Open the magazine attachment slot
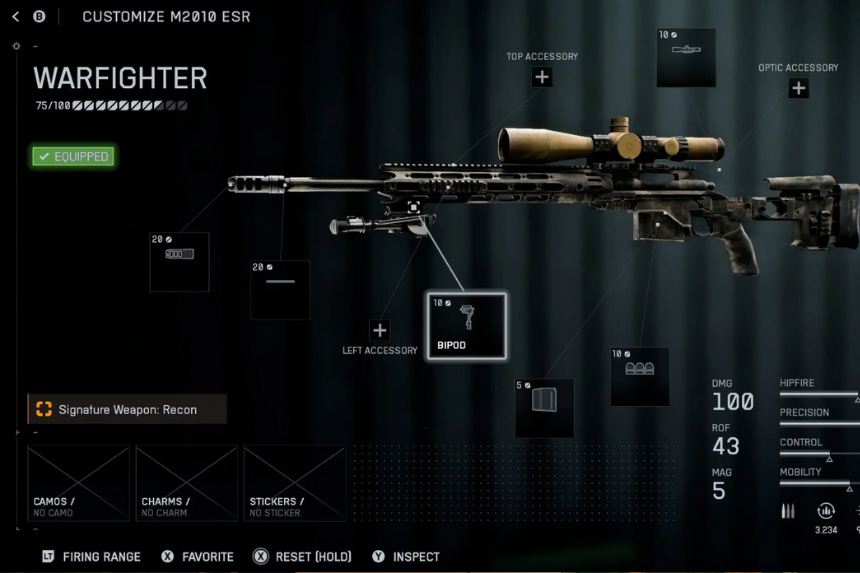Viewport: 860px width, 573px height. click(544, 408)
